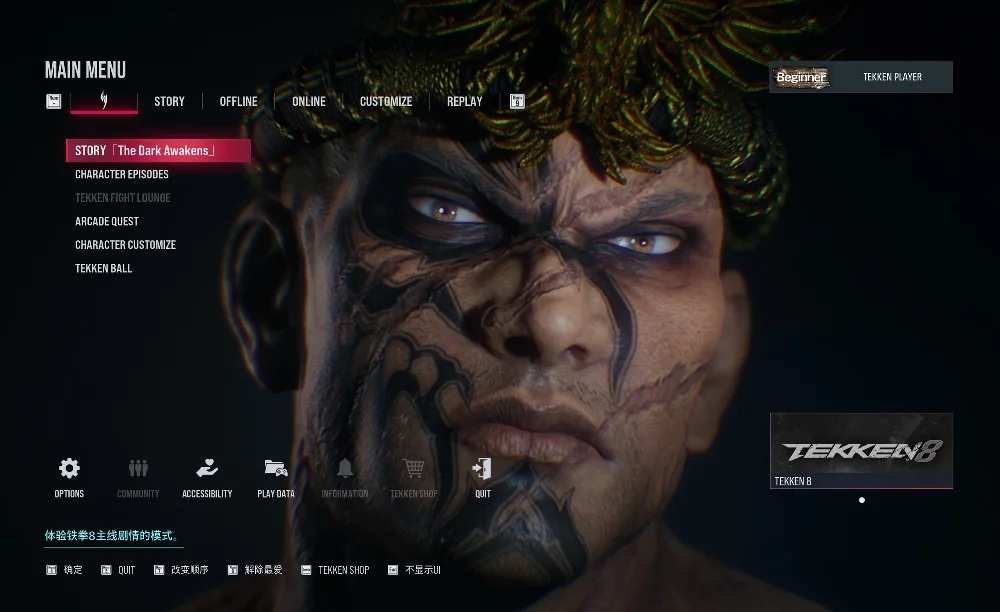Switch to the OFFLINE tab
The width and height of the screenshot is (1000, 612).
pyautogui.click(x=238, y=101)
